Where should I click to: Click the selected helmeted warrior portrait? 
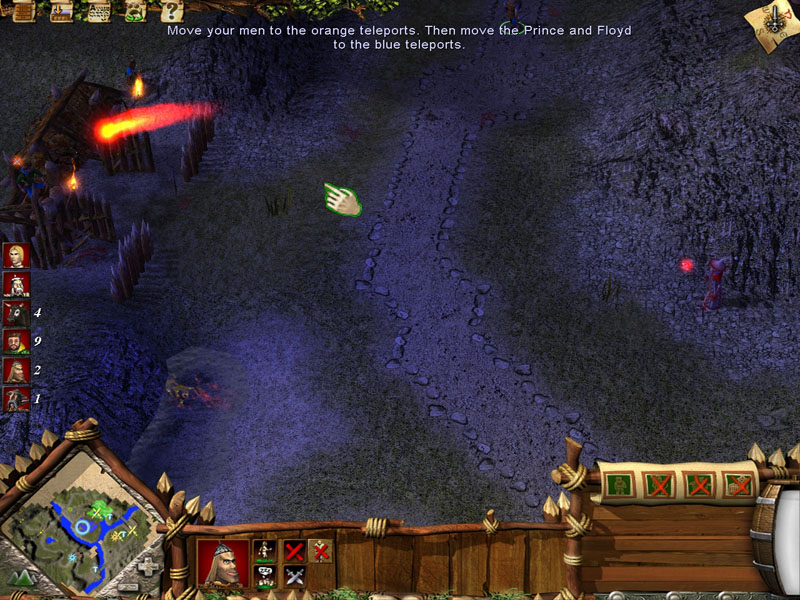(x=222, y=561)
